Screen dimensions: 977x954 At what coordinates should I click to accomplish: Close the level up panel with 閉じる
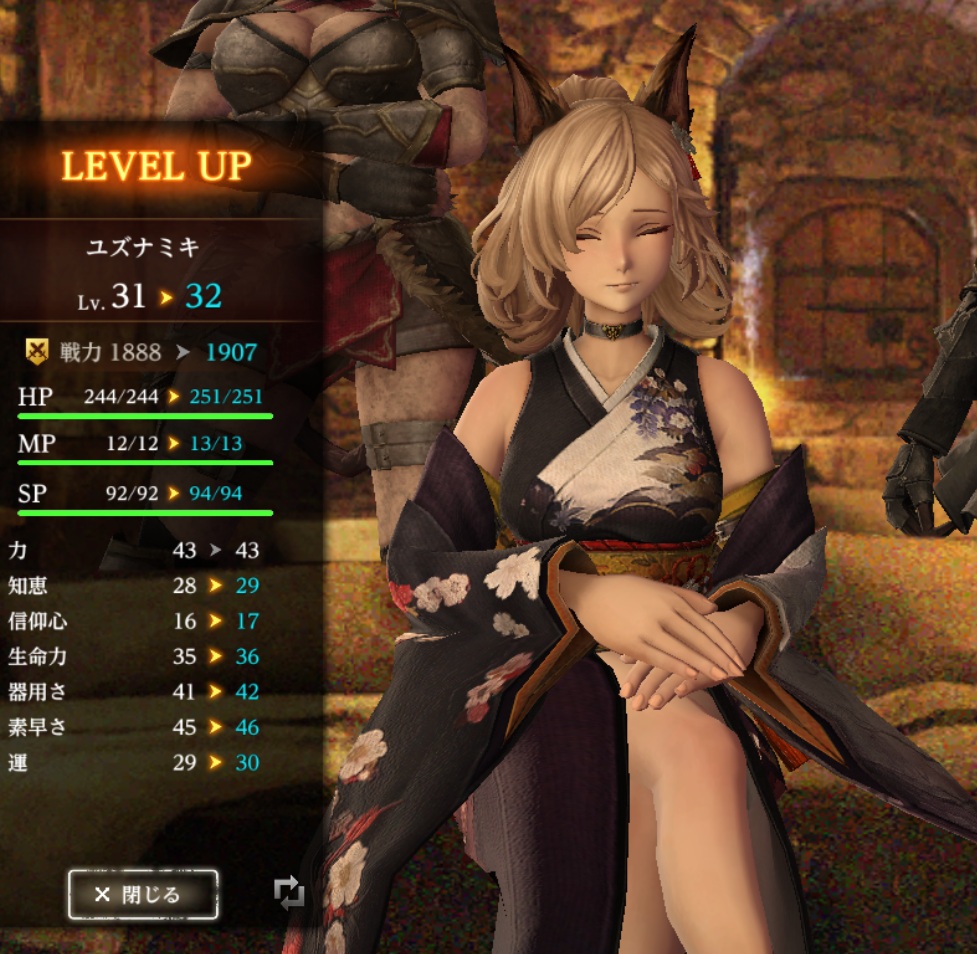click(x=142, y=894)
